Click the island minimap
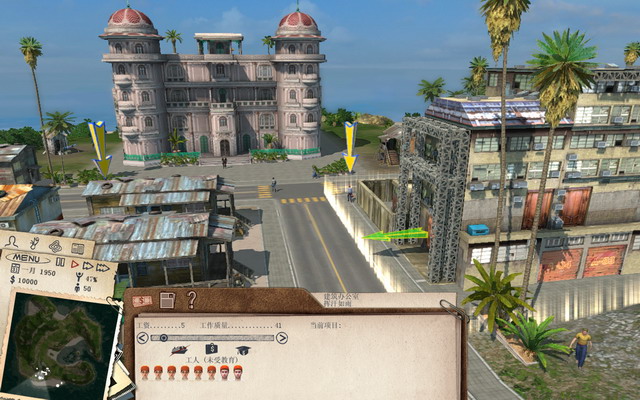The height and width of the screenshot is (400, 640). 58,340
